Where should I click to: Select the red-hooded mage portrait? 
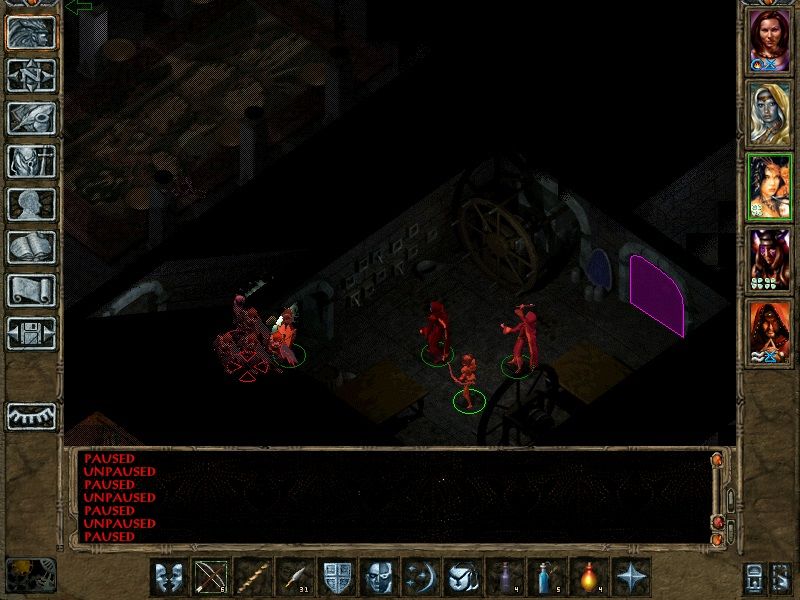770,331
